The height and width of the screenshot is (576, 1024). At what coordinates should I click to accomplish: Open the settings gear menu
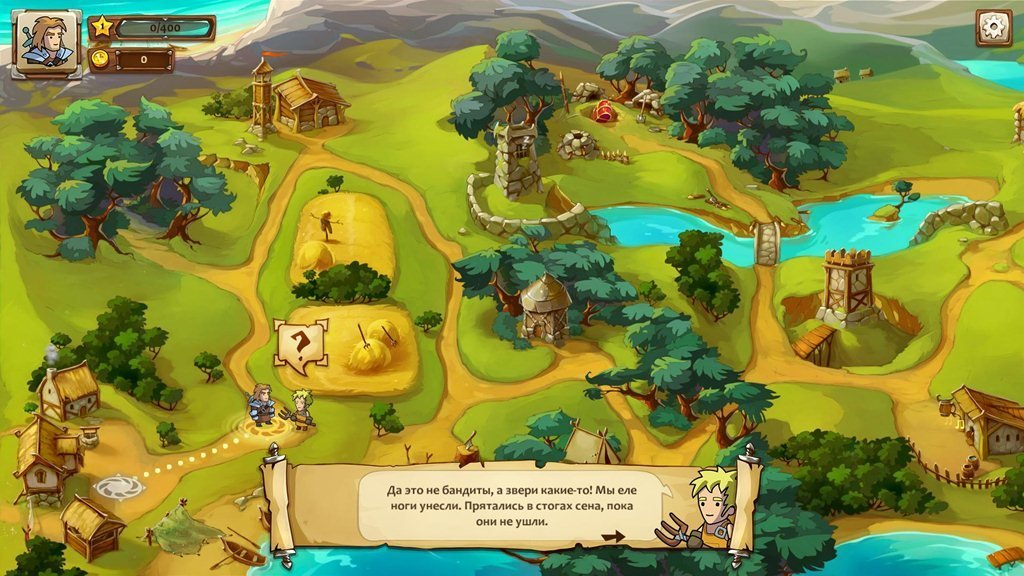point(993,28)
